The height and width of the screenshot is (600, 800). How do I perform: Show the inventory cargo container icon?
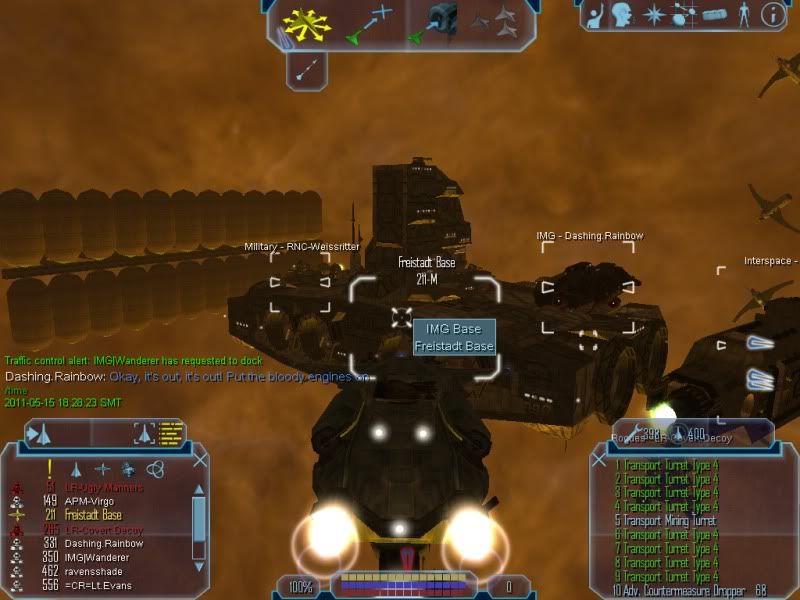click(712, 15)
